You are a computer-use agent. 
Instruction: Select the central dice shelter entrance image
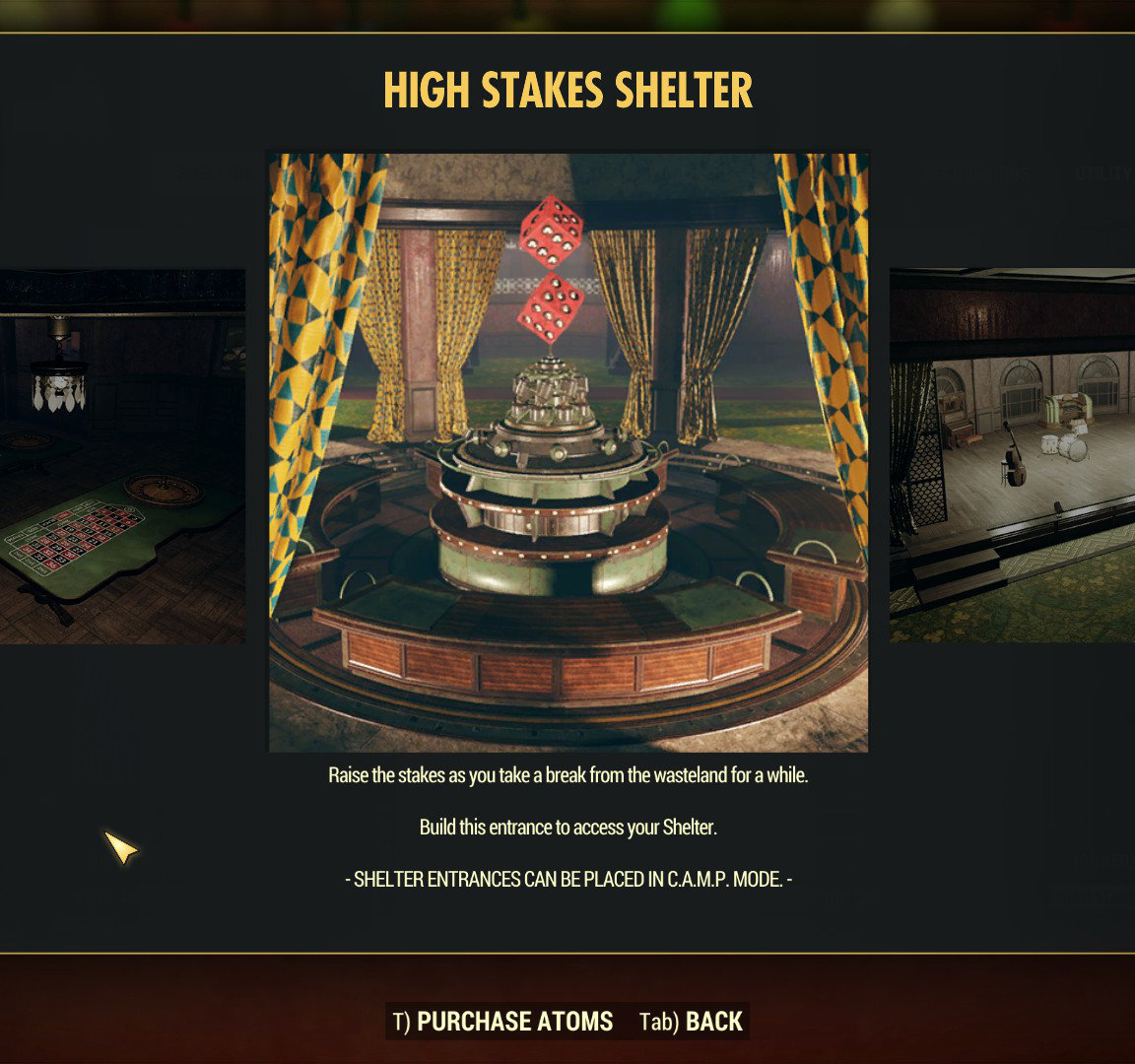(568, 452)
